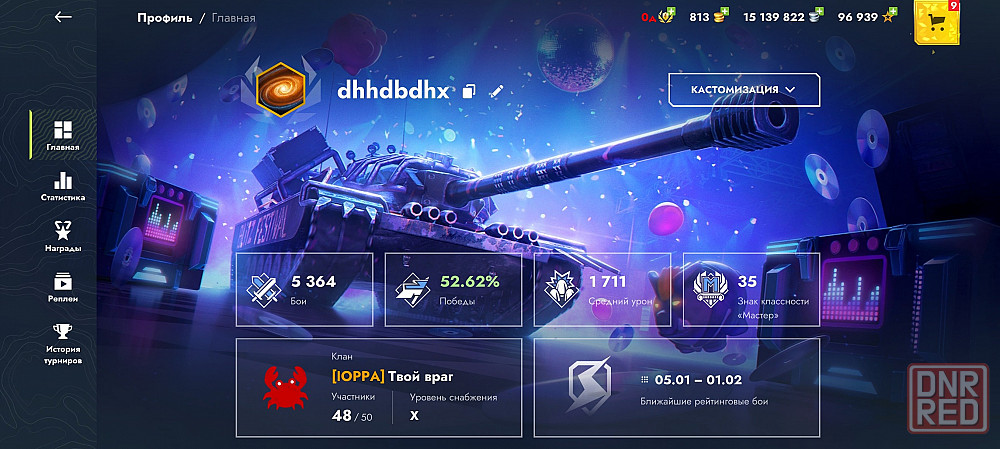View the Средний урон card

tap(602, 289)
